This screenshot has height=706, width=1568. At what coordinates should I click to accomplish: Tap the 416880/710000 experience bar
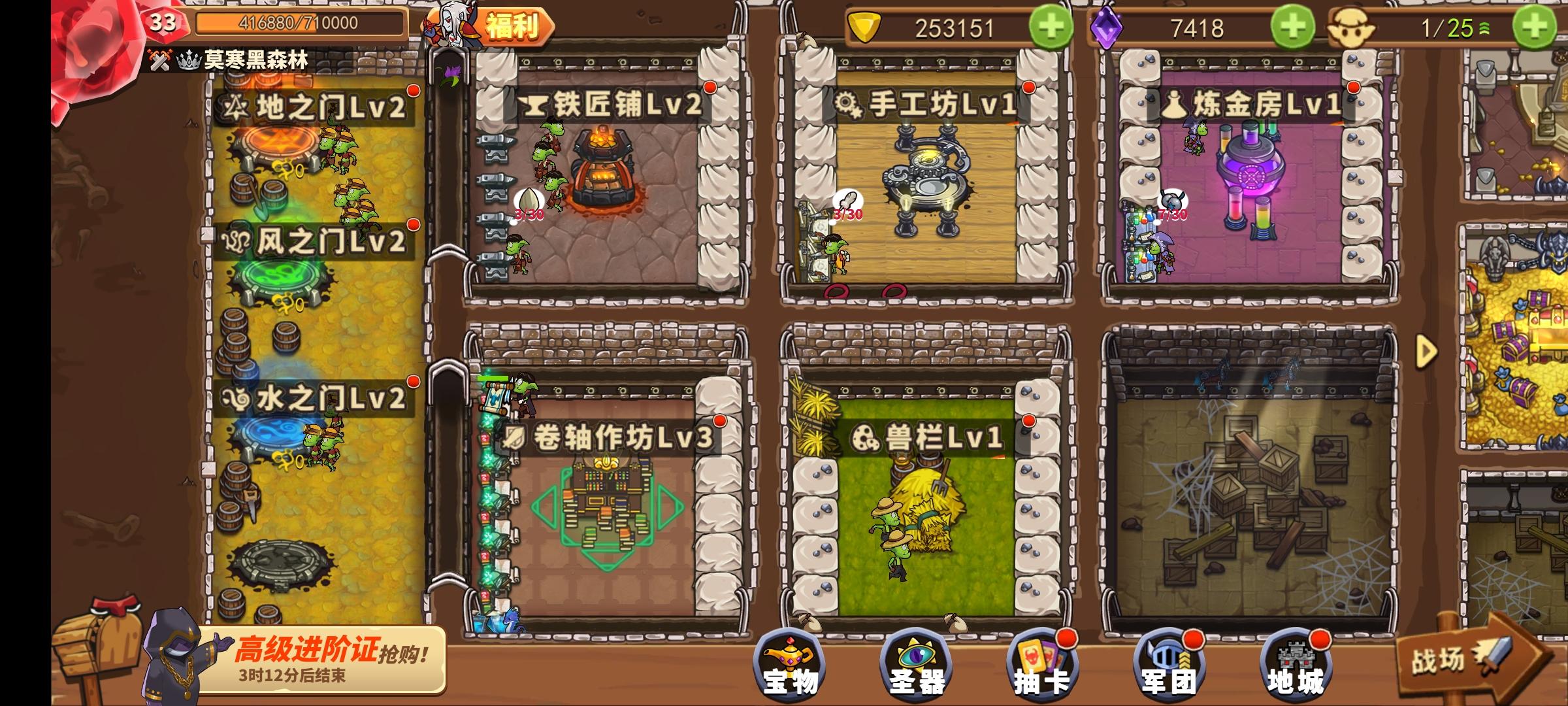[x=295, y=23]
